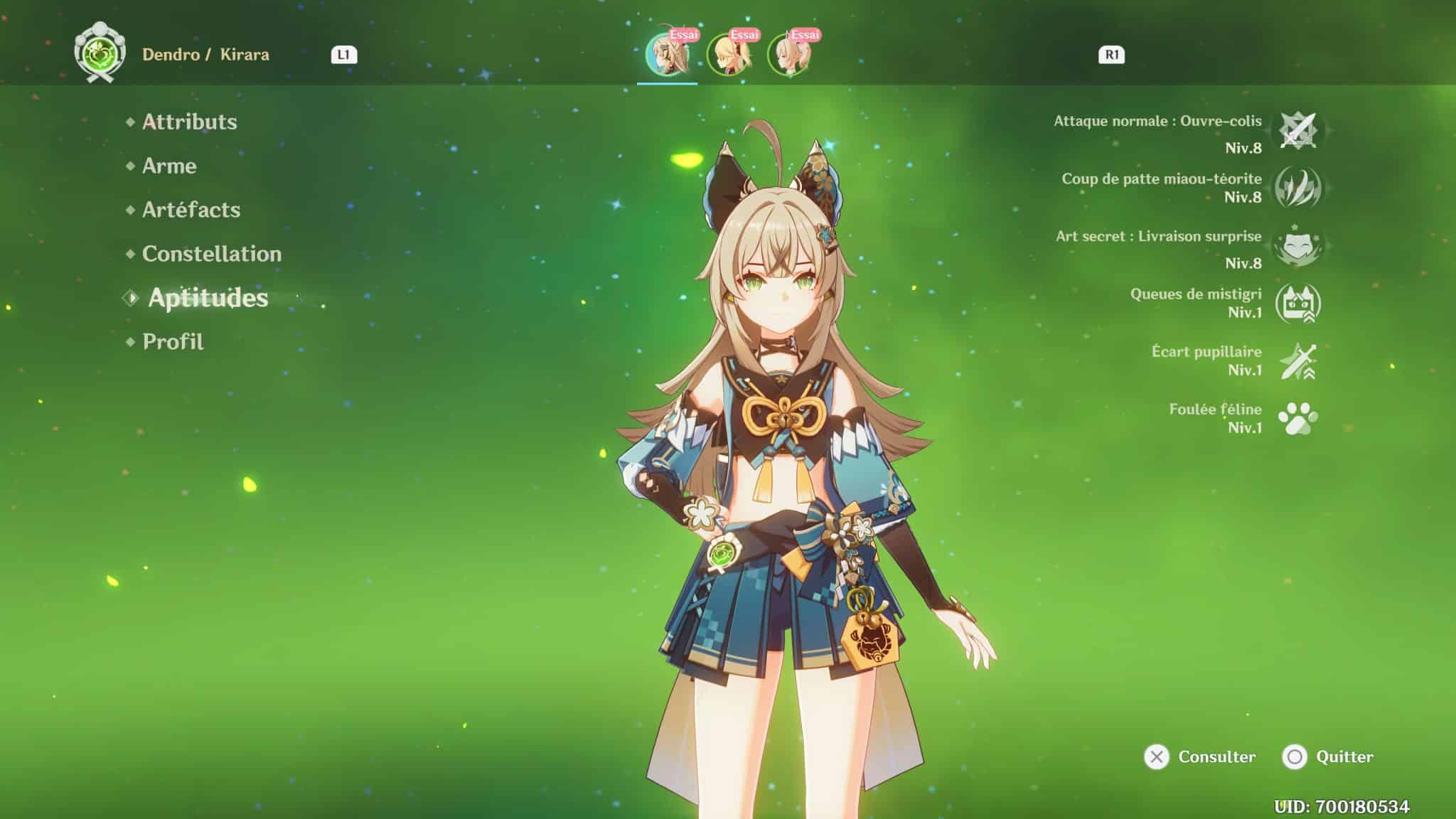Open the Constellation menu entry
The image size is (1456, 819).
(211, 254)
